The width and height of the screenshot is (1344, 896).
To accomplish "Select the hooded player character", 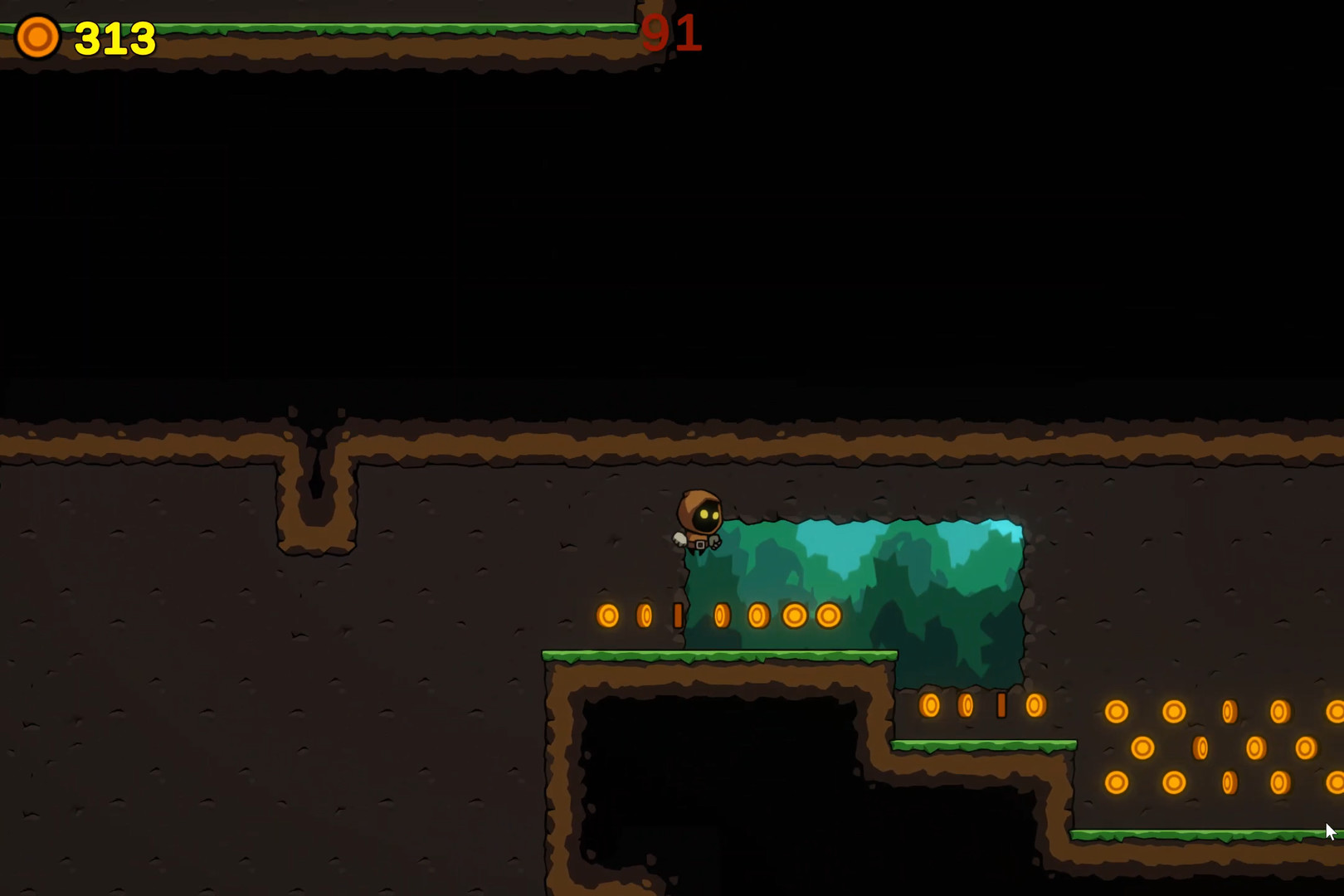I will click(699, 519).
